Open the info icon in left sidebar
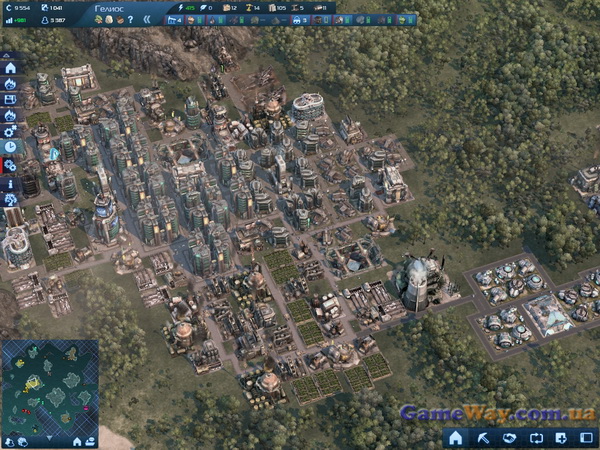This screenshot has width=600, height=450. coord(10,184)
